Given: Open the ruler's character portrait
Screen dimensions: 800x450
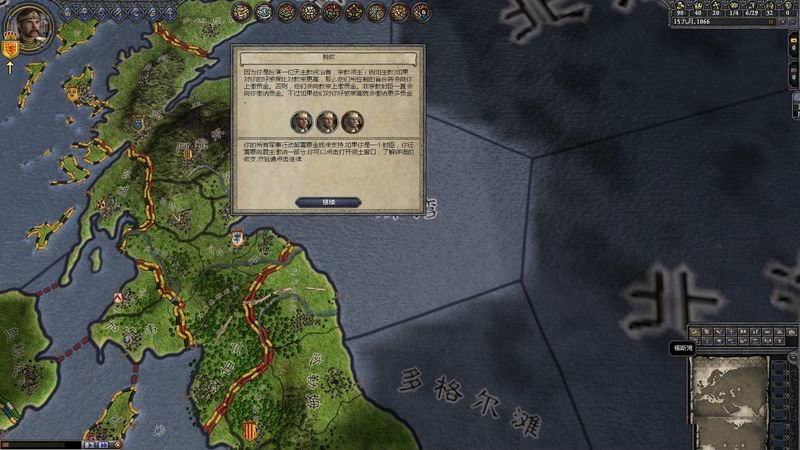Looking at the screenshot, I should (33, 26).
